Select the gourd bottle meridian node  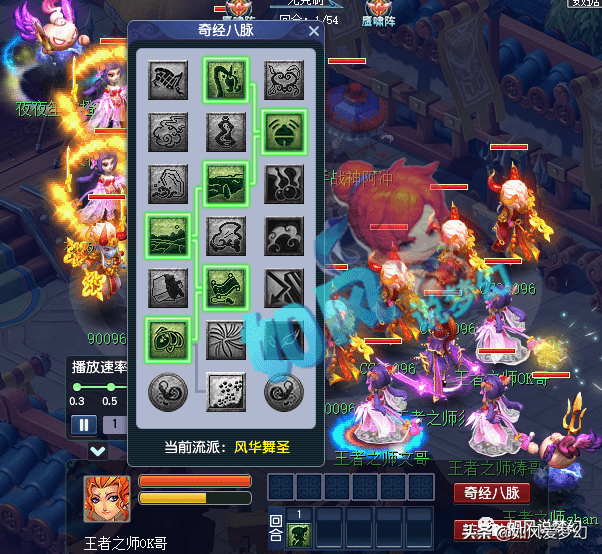pyautogui.click(x=224, y=131)
